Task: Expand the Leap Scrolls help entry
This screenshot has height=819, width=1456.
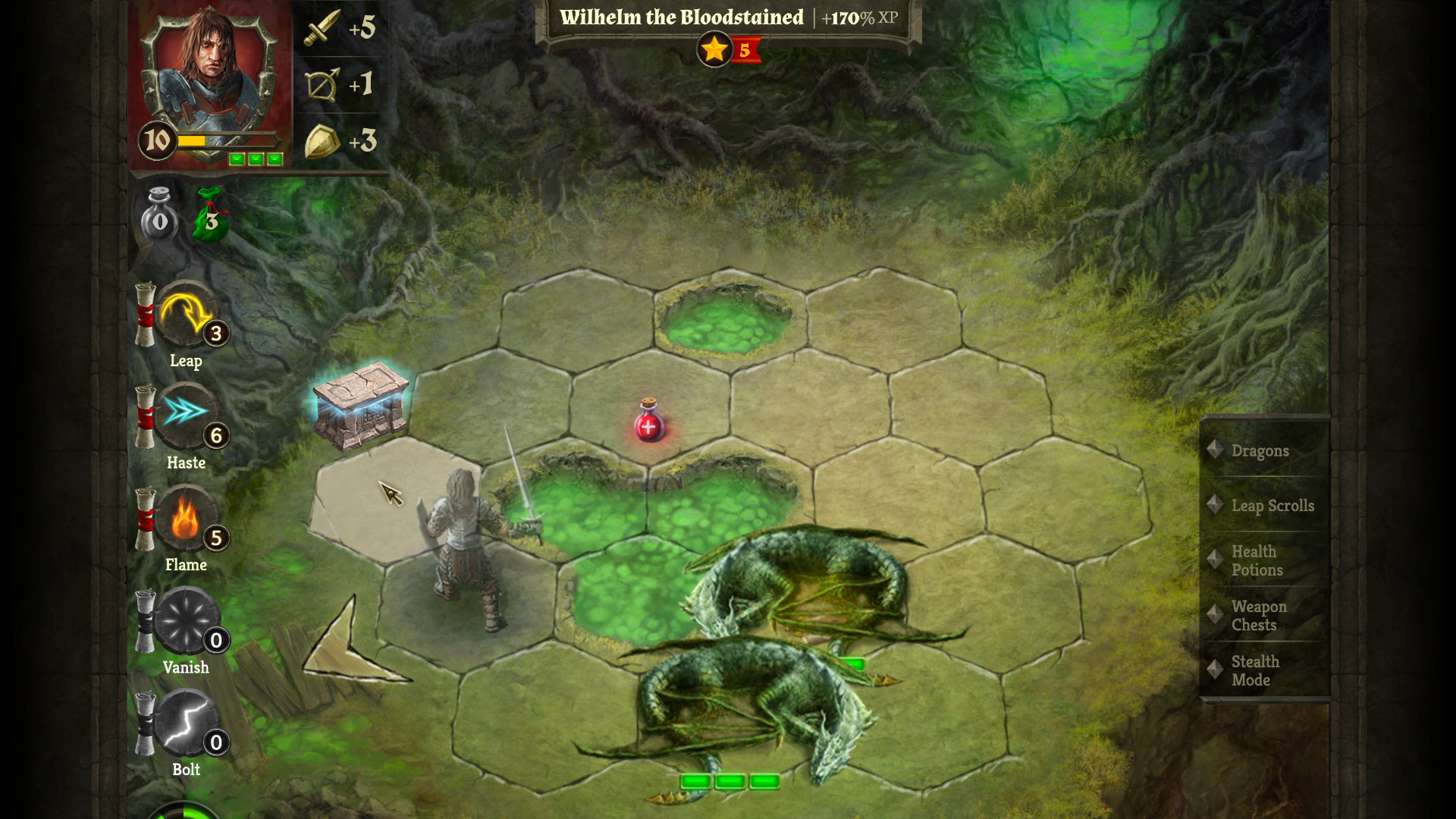Action: pos(1272,506)
